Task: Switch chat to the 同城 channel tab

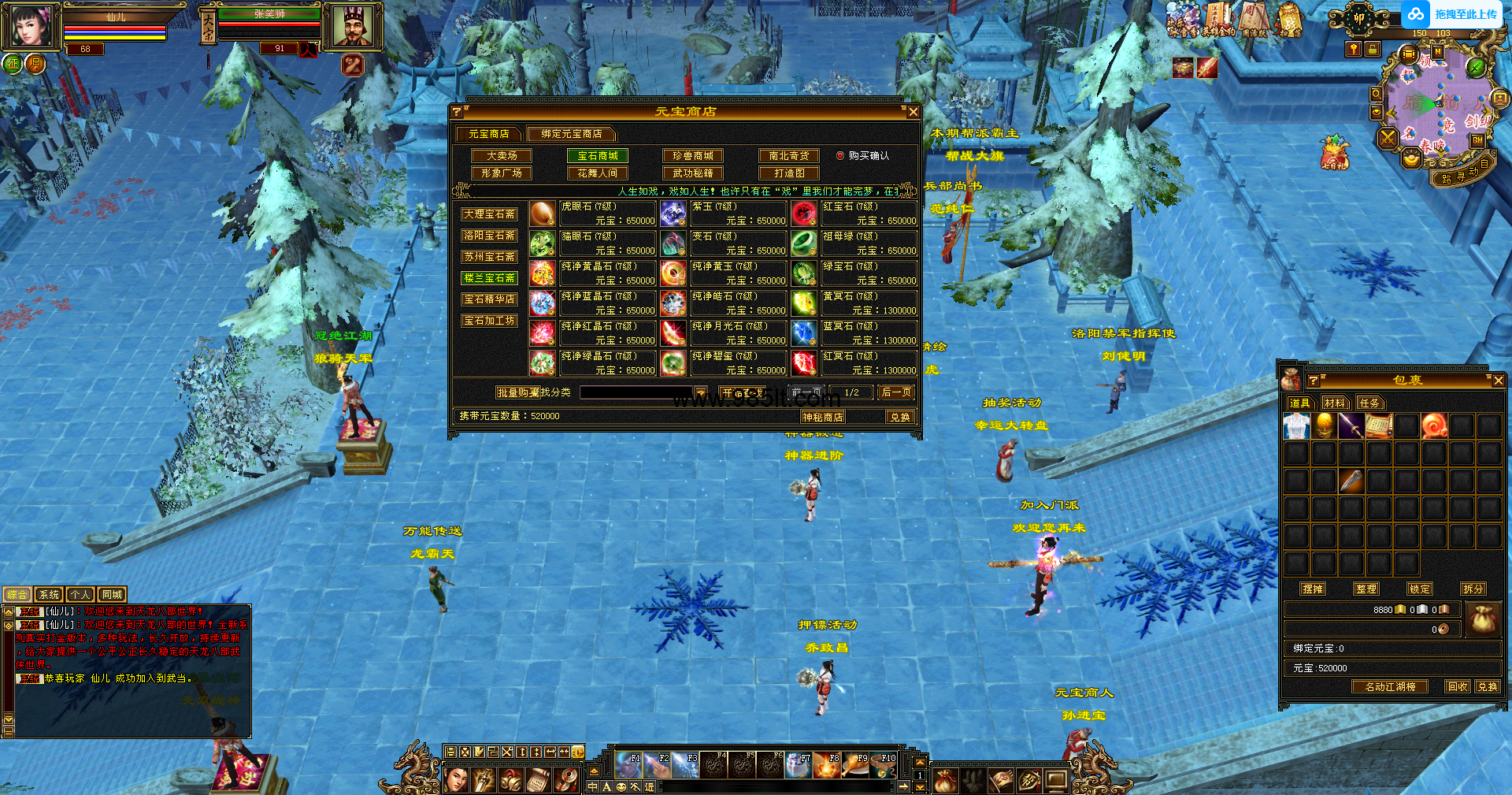Action: point(112,595)
